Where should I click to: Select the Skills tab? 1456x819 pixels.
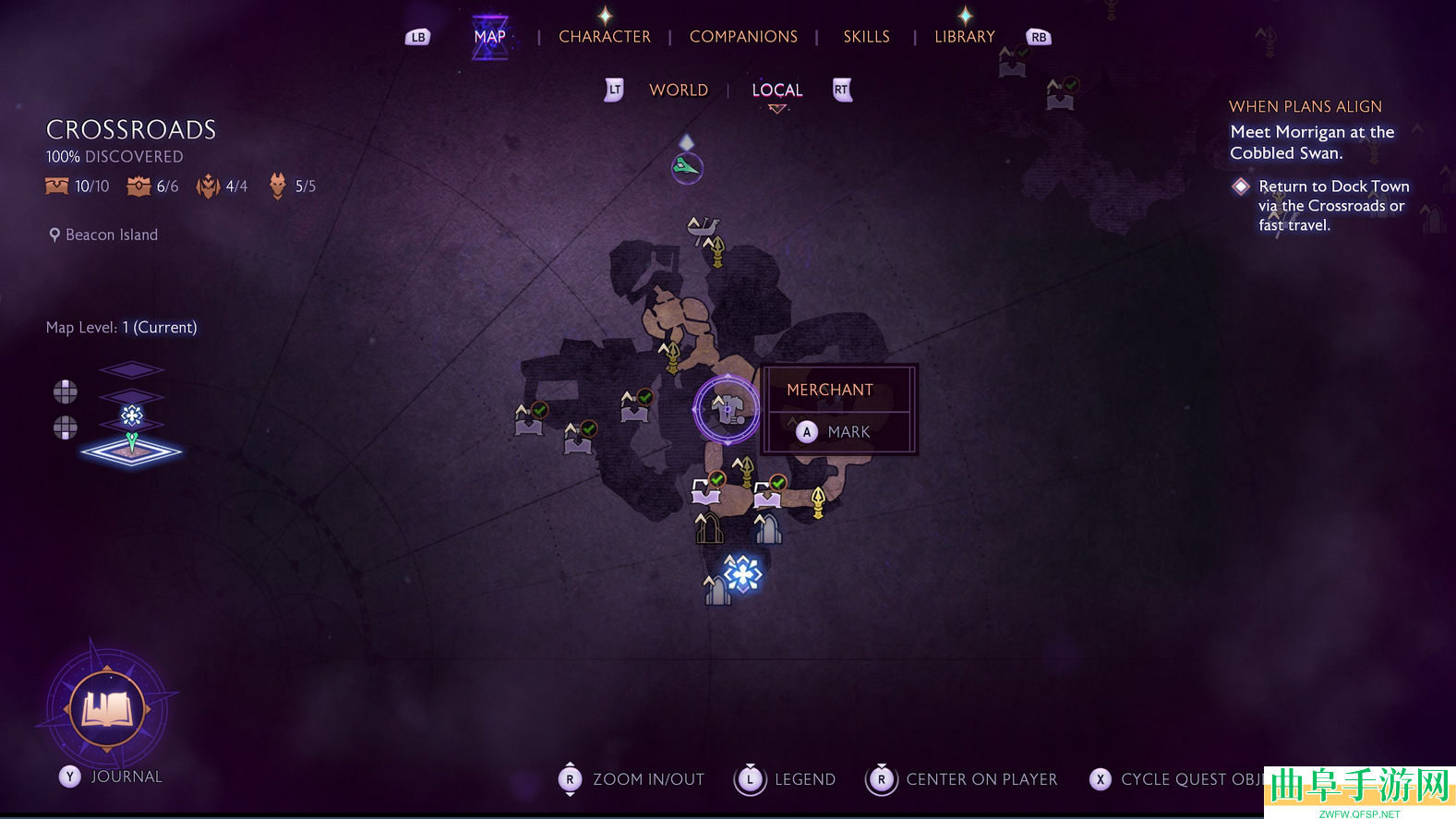tap(866, 37)
